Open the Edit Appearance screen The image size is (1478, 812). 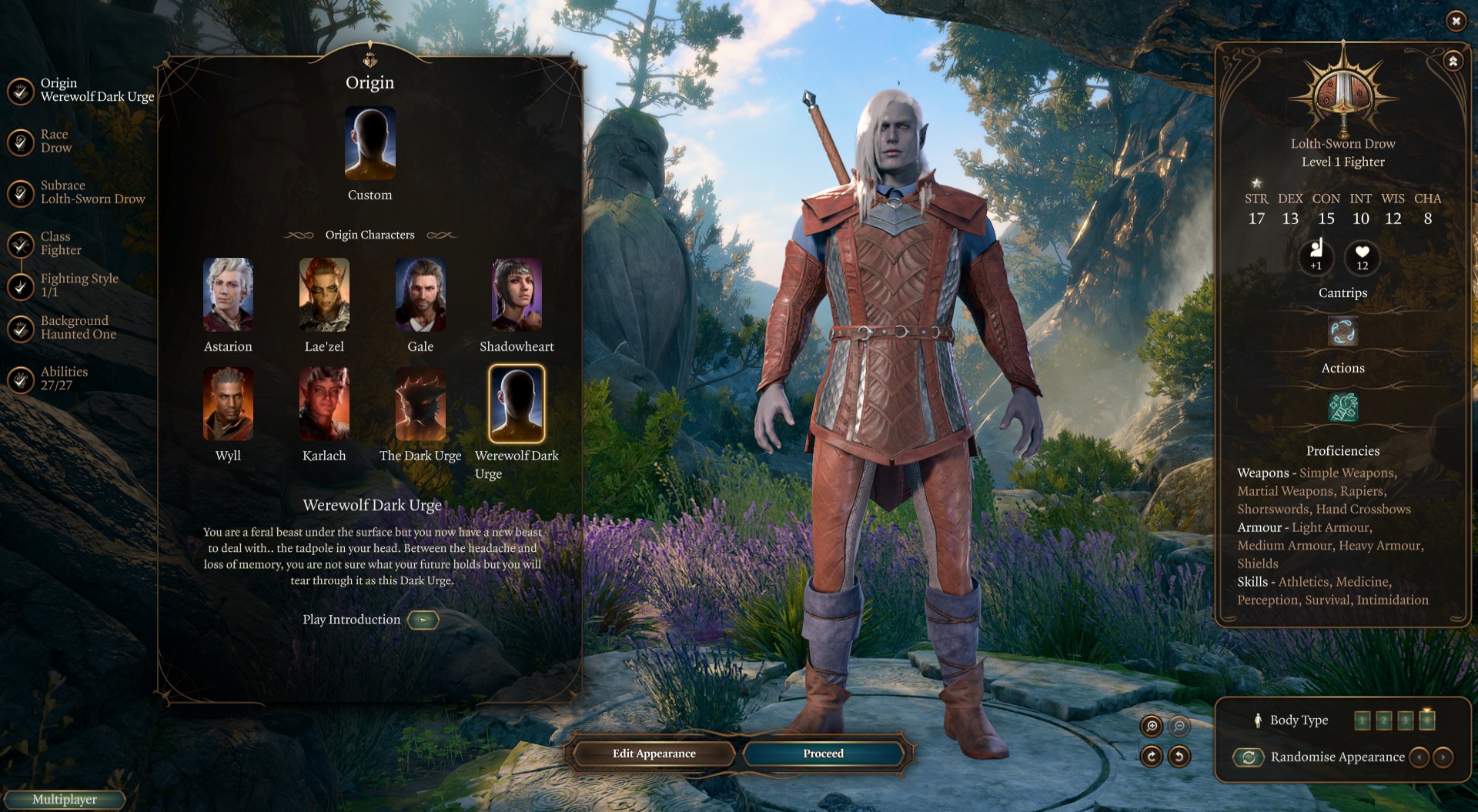[654, 754]
